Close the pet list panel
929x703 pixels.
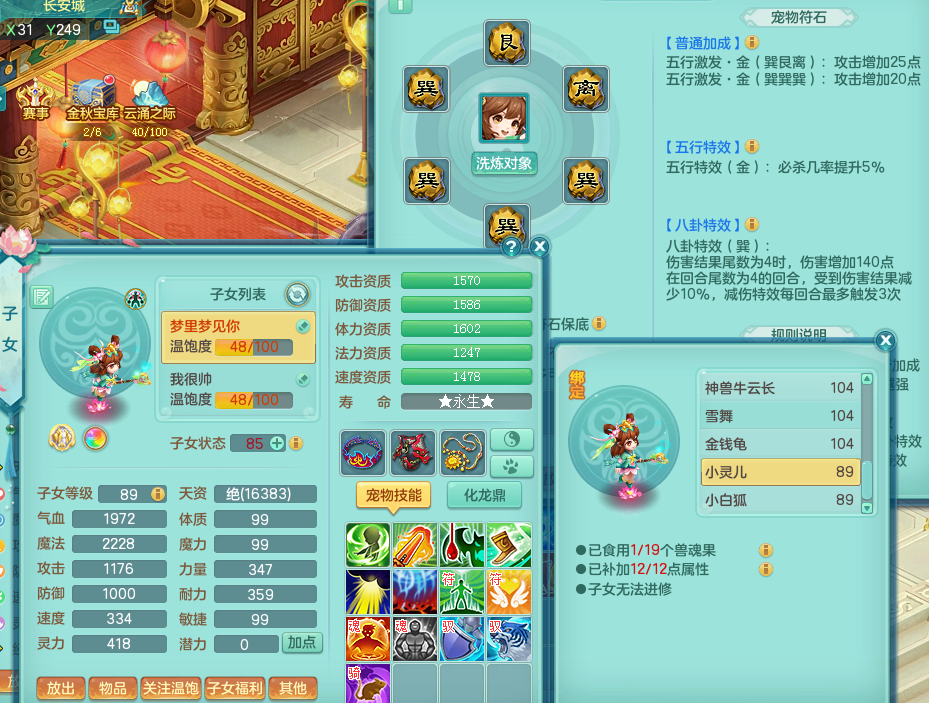coord(884,341)
